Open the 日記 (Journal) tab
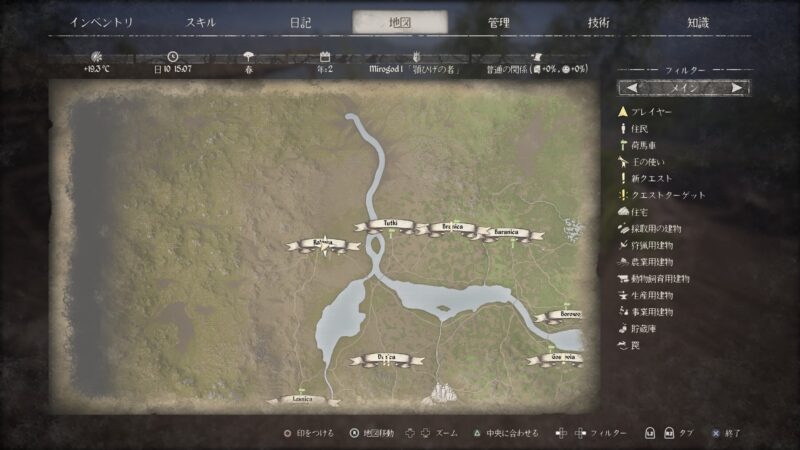 pyautogui.click(x=300, y=22)
